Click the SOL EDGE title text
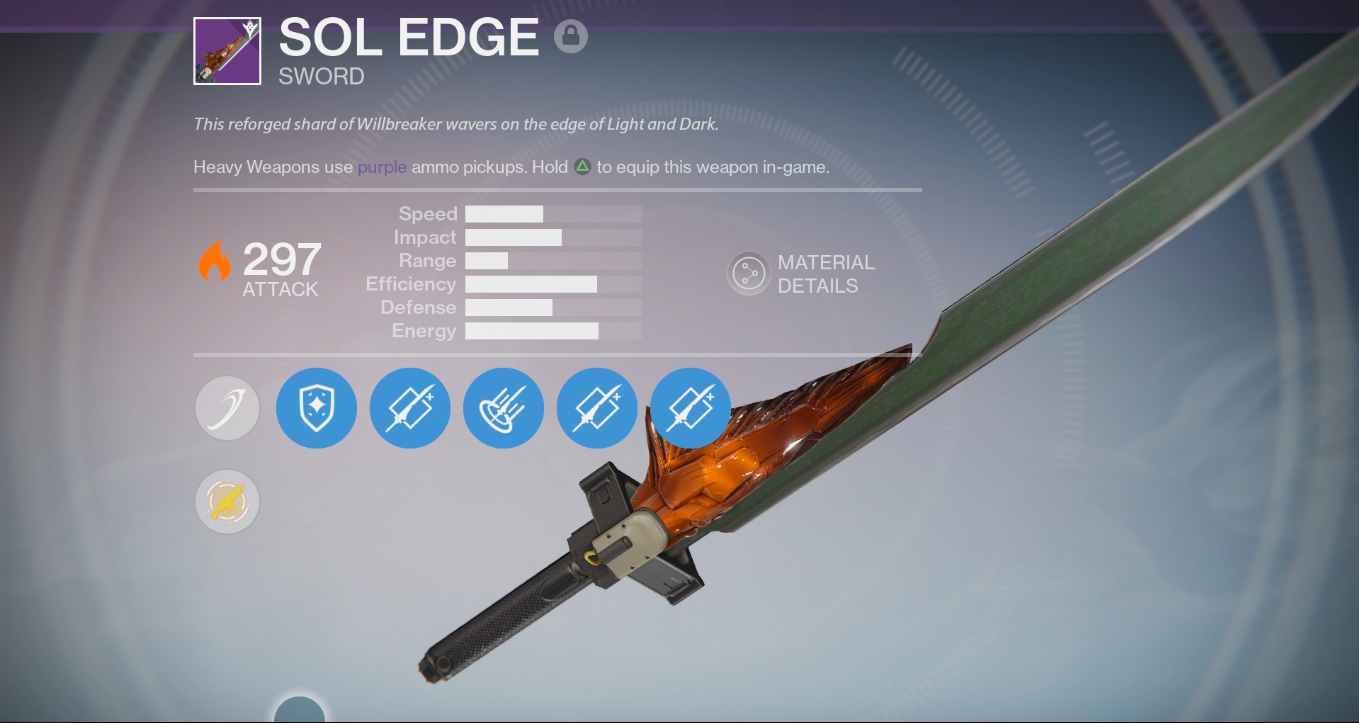 [408, 38]
